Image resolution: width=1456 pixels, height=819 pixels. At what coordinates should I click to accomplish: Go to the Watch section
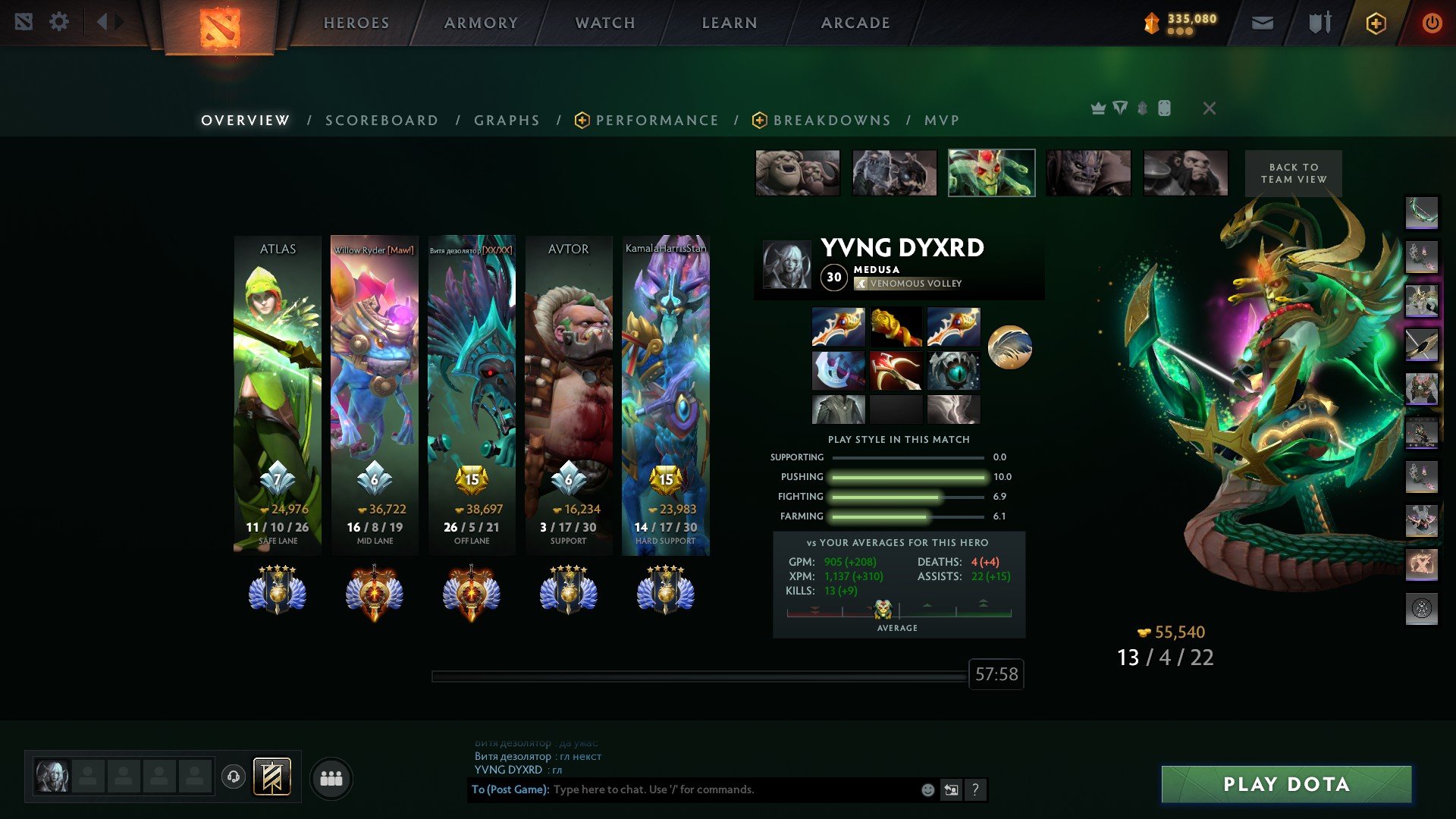[605, 23]
